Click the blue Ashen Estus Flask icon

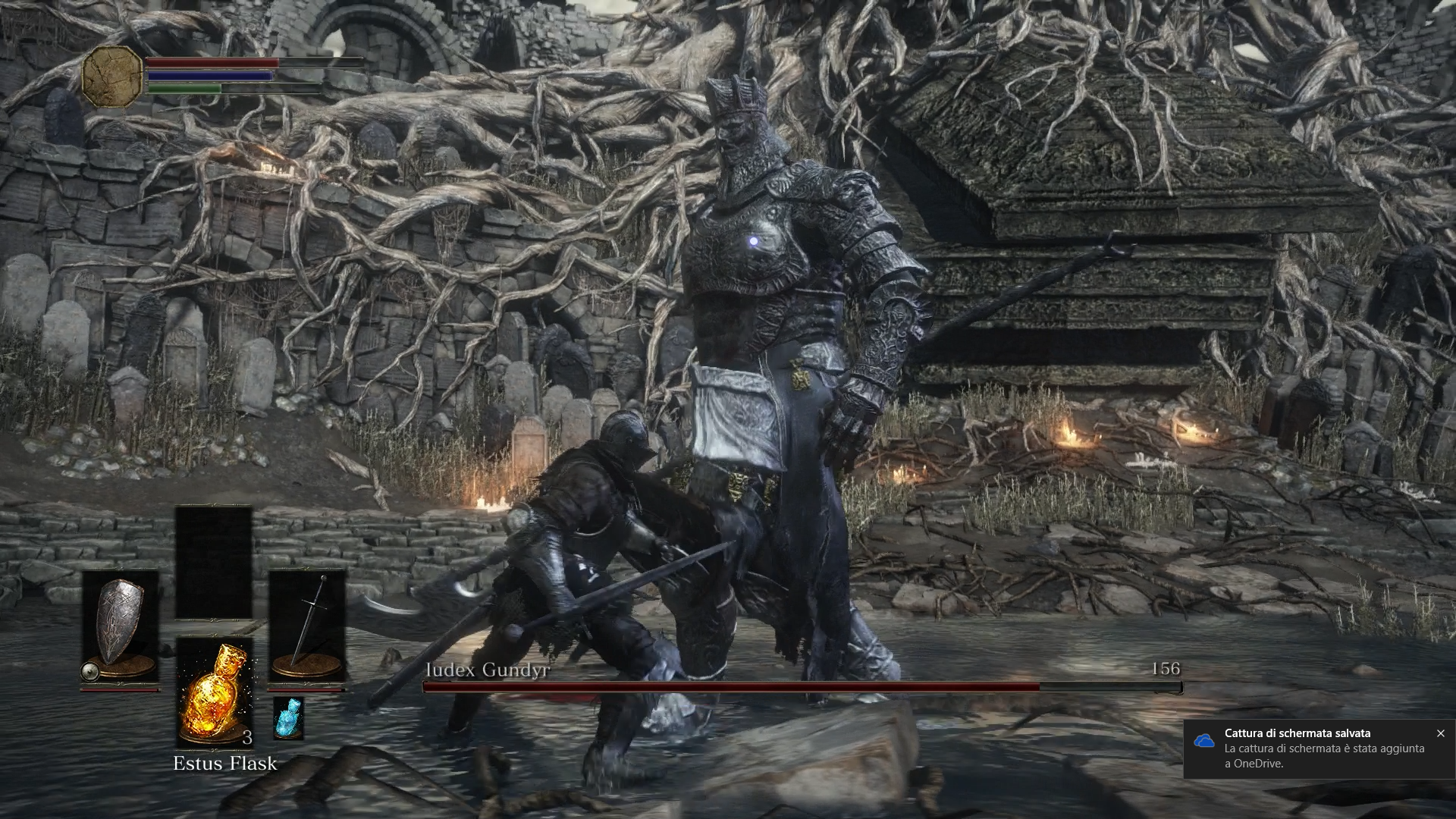pyautogui.click(x=288, y=718)
